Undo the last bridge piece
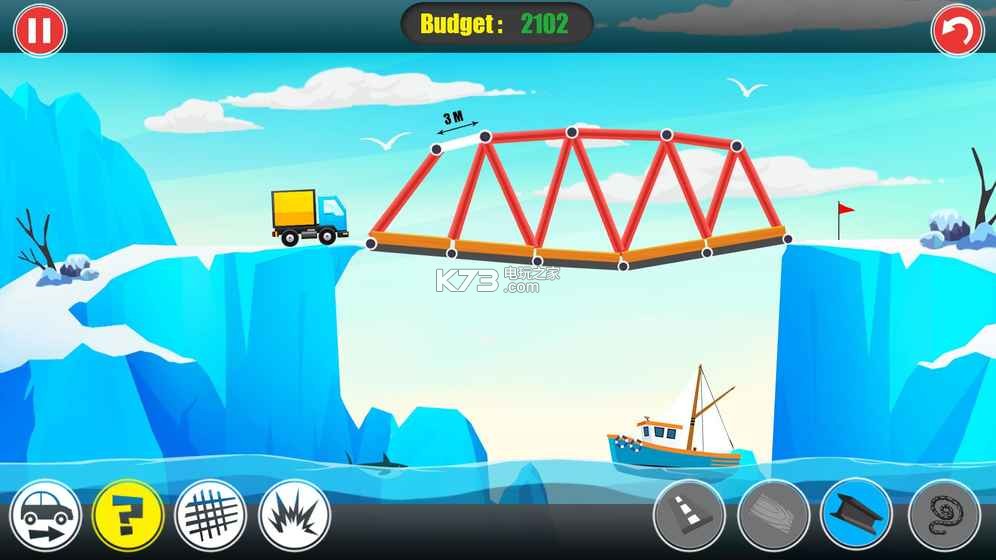 [957, 30]
